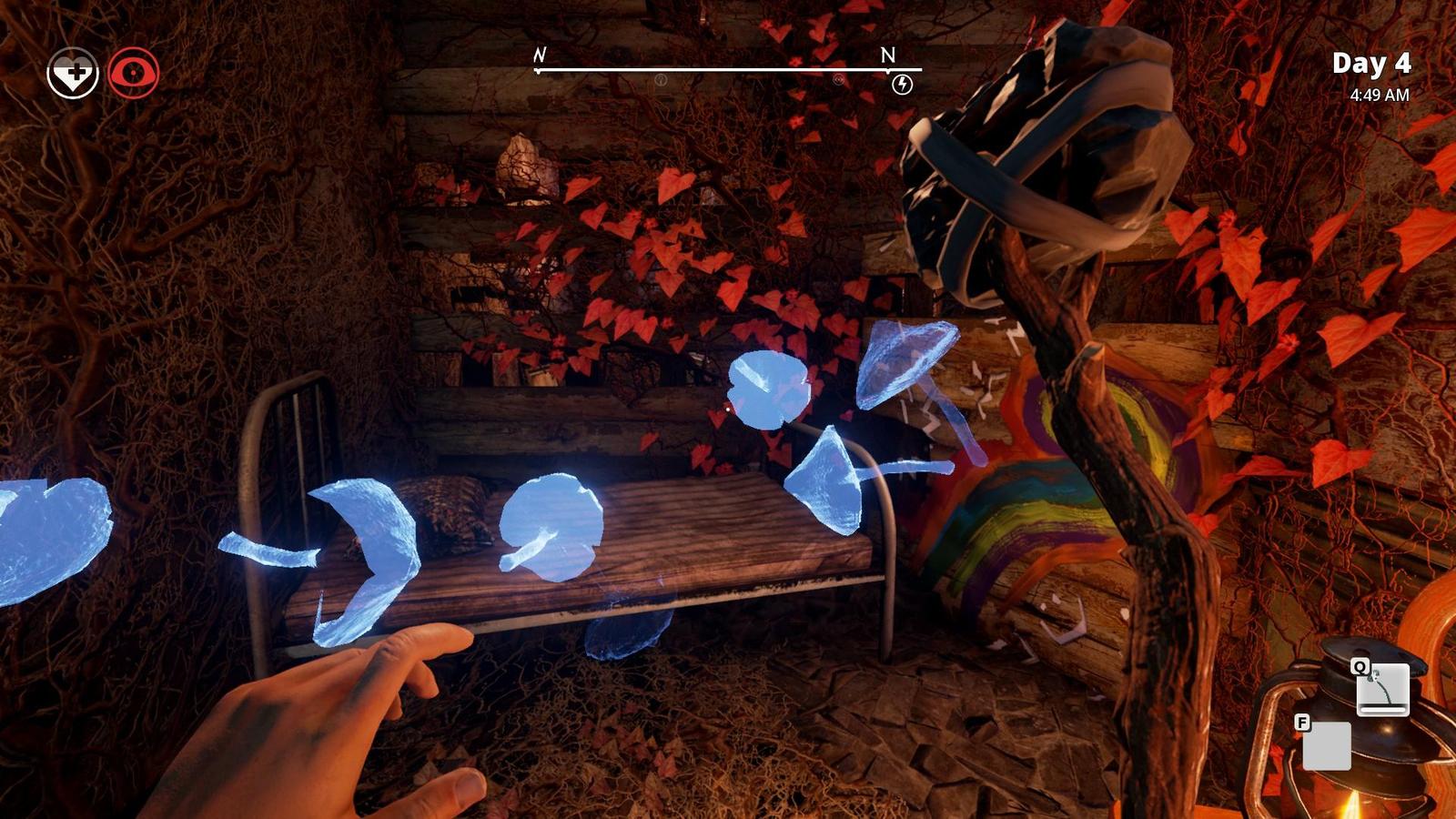
Task: Select the red eye status icon
Action: point(134,74)
